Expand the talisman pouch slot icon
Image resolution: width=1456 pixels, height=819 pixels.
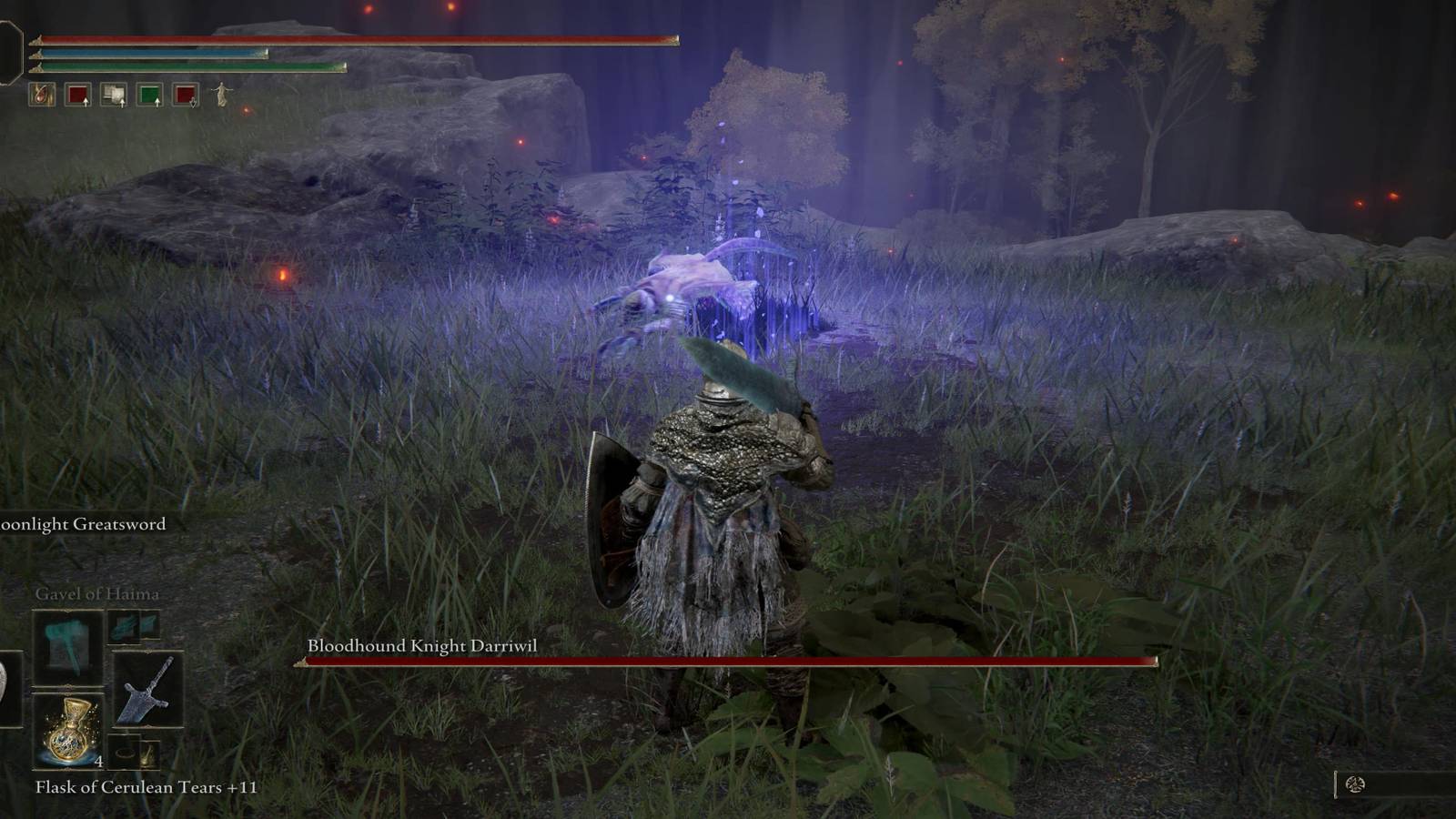(149, 754)
